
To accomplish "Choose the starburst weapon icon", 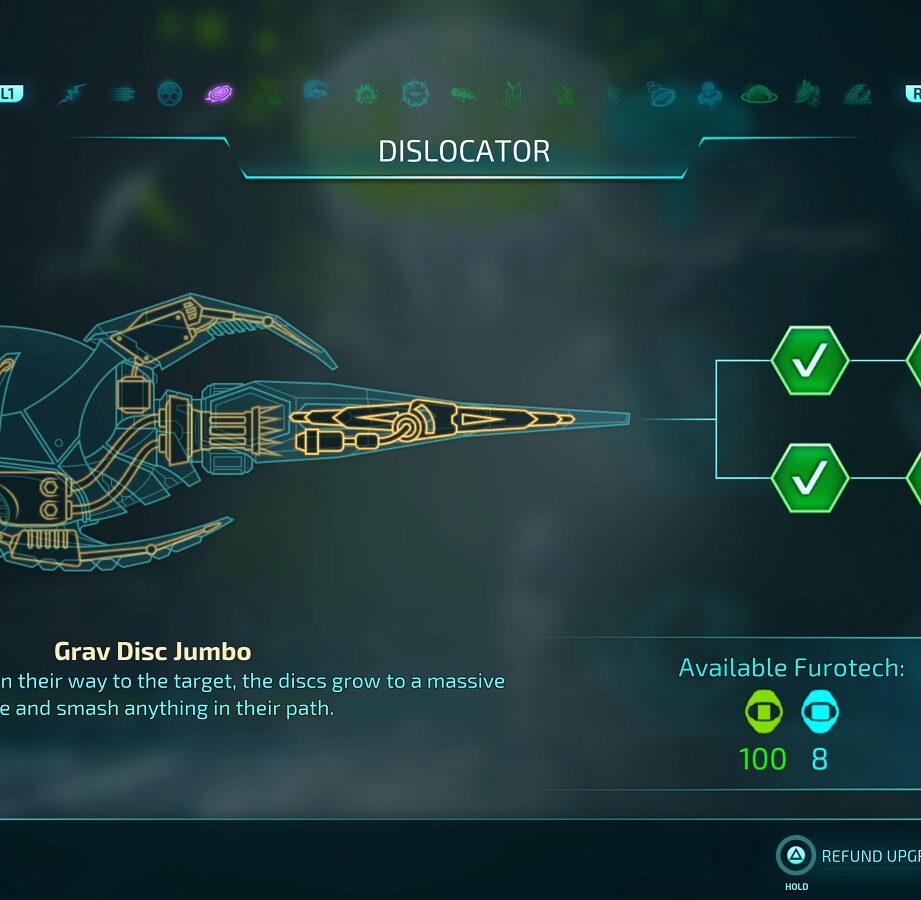I will click(611, 94).
